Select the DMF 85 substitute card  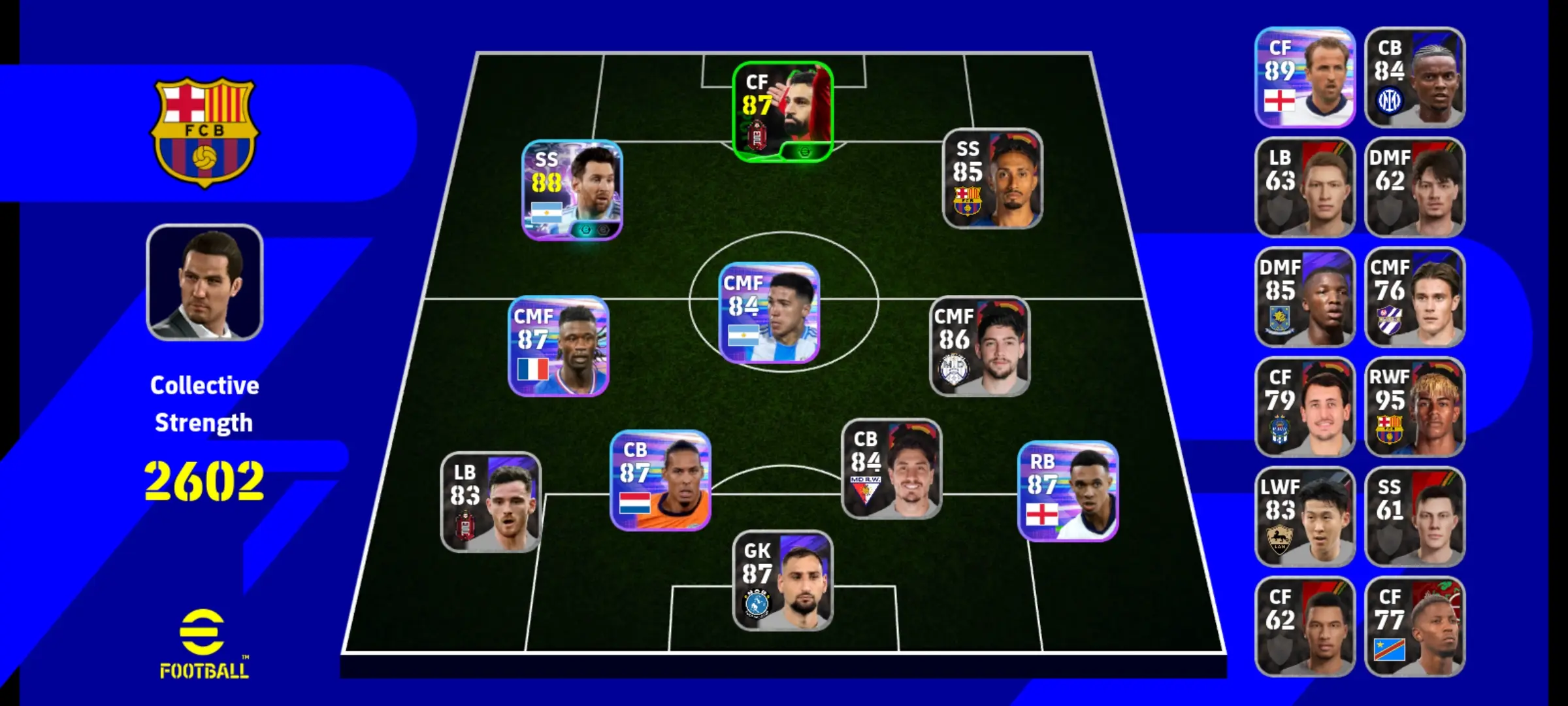point(1305,297)
